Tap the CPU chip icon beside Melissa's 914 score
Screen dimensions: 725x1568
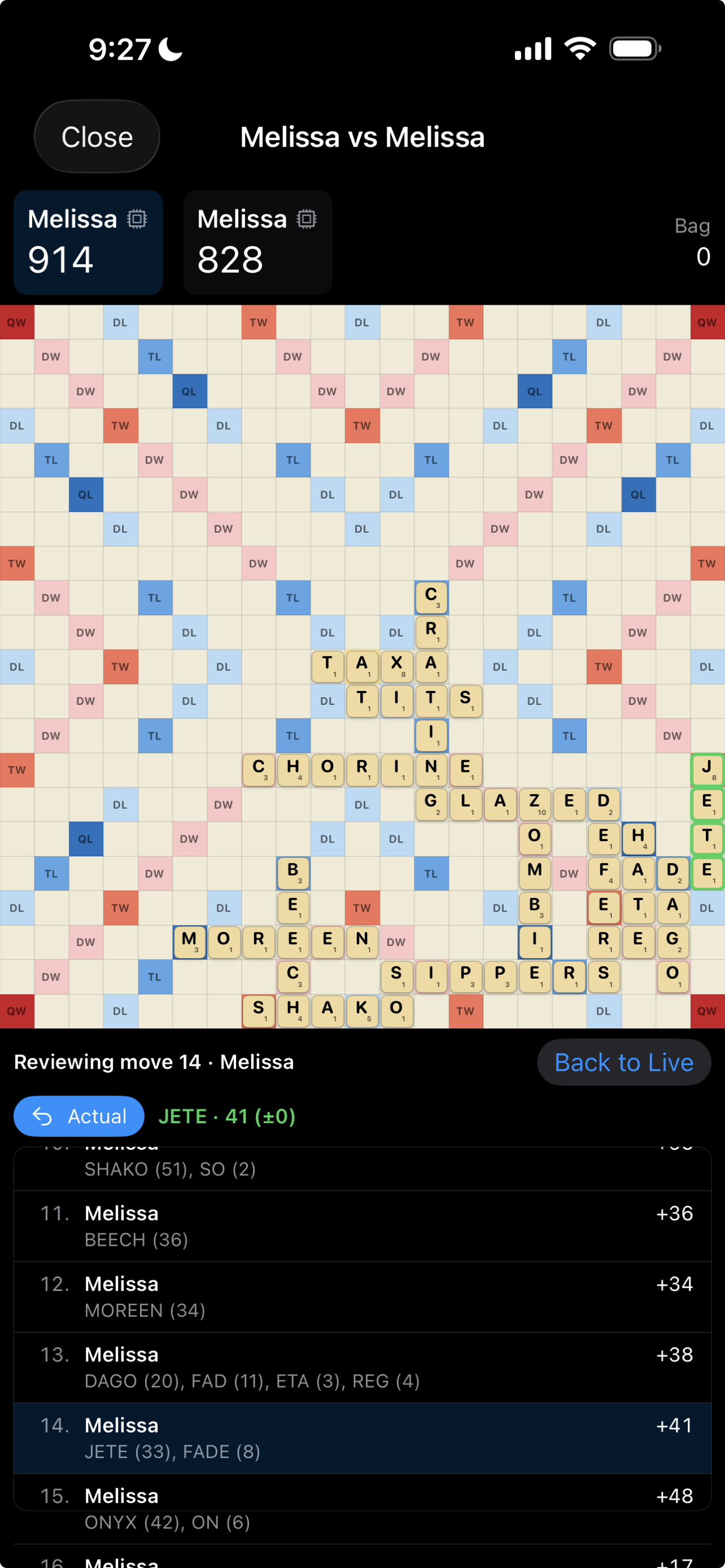pos(138,218)
